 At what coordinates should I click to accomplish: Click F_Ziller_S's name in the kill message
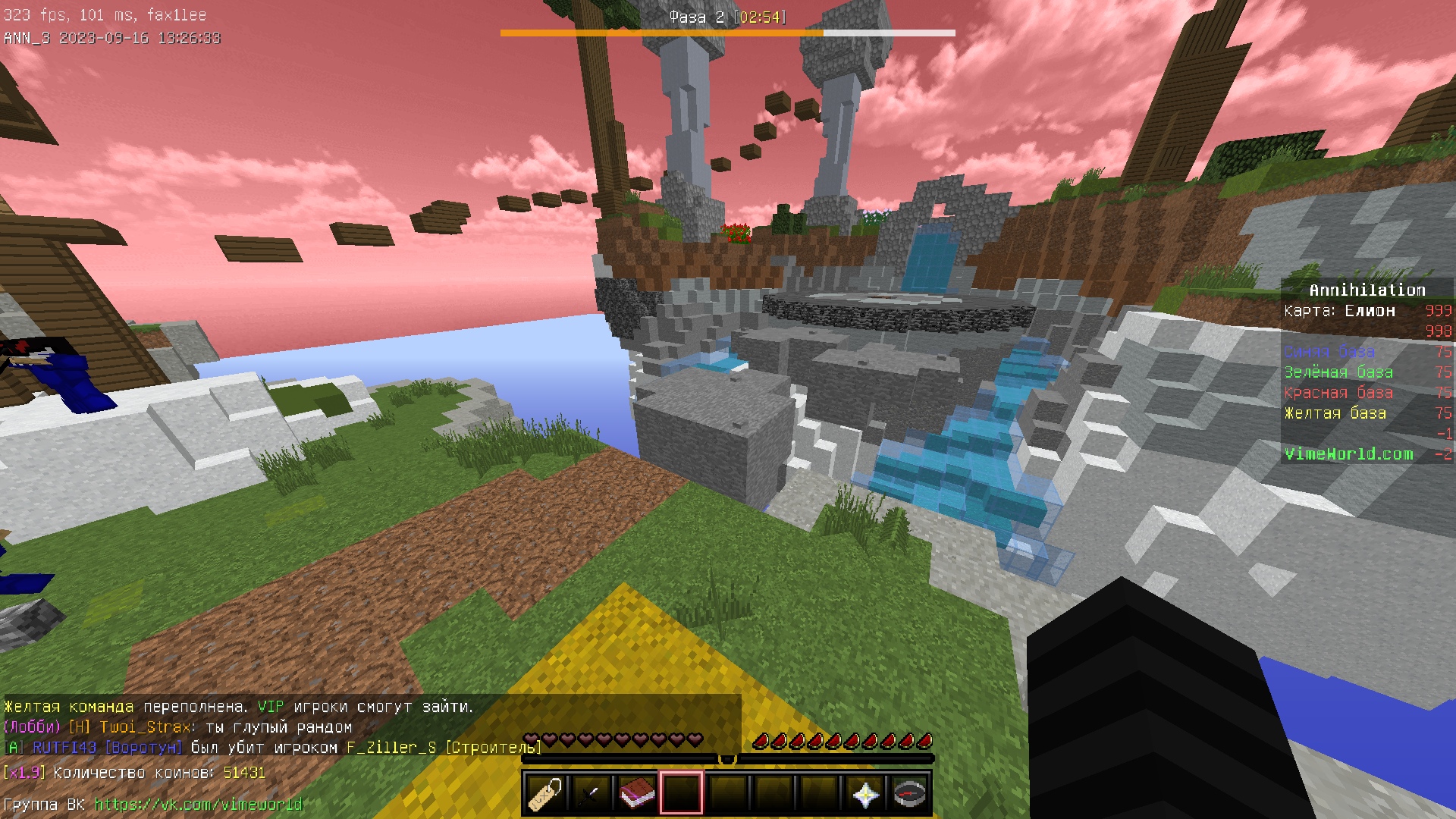(391, 748)
